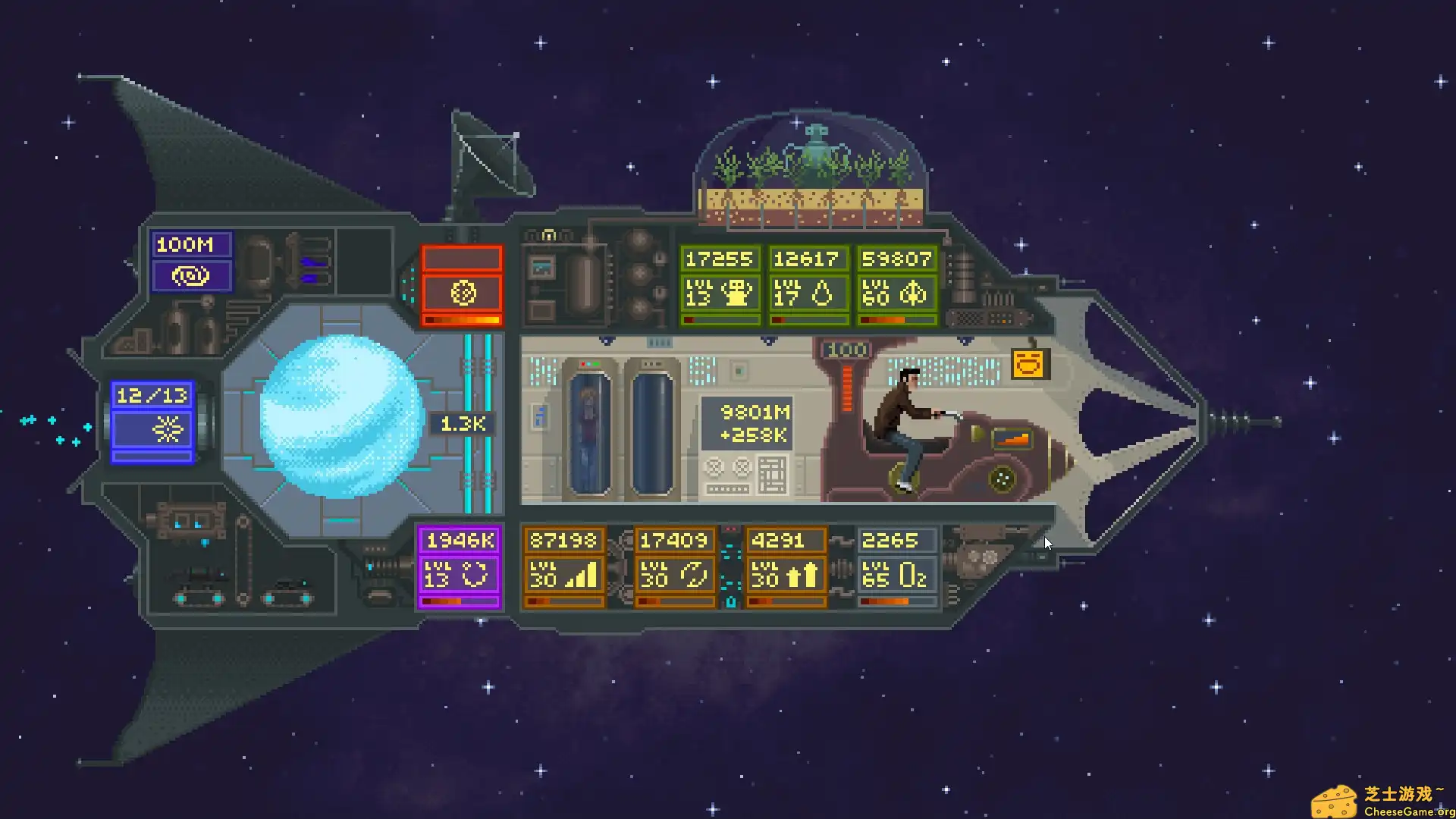The width and height of the screenshot is (1456, 819).
Task: Select the robot icon in the LVL 13 green panel
Action: (x=736, y=294)
